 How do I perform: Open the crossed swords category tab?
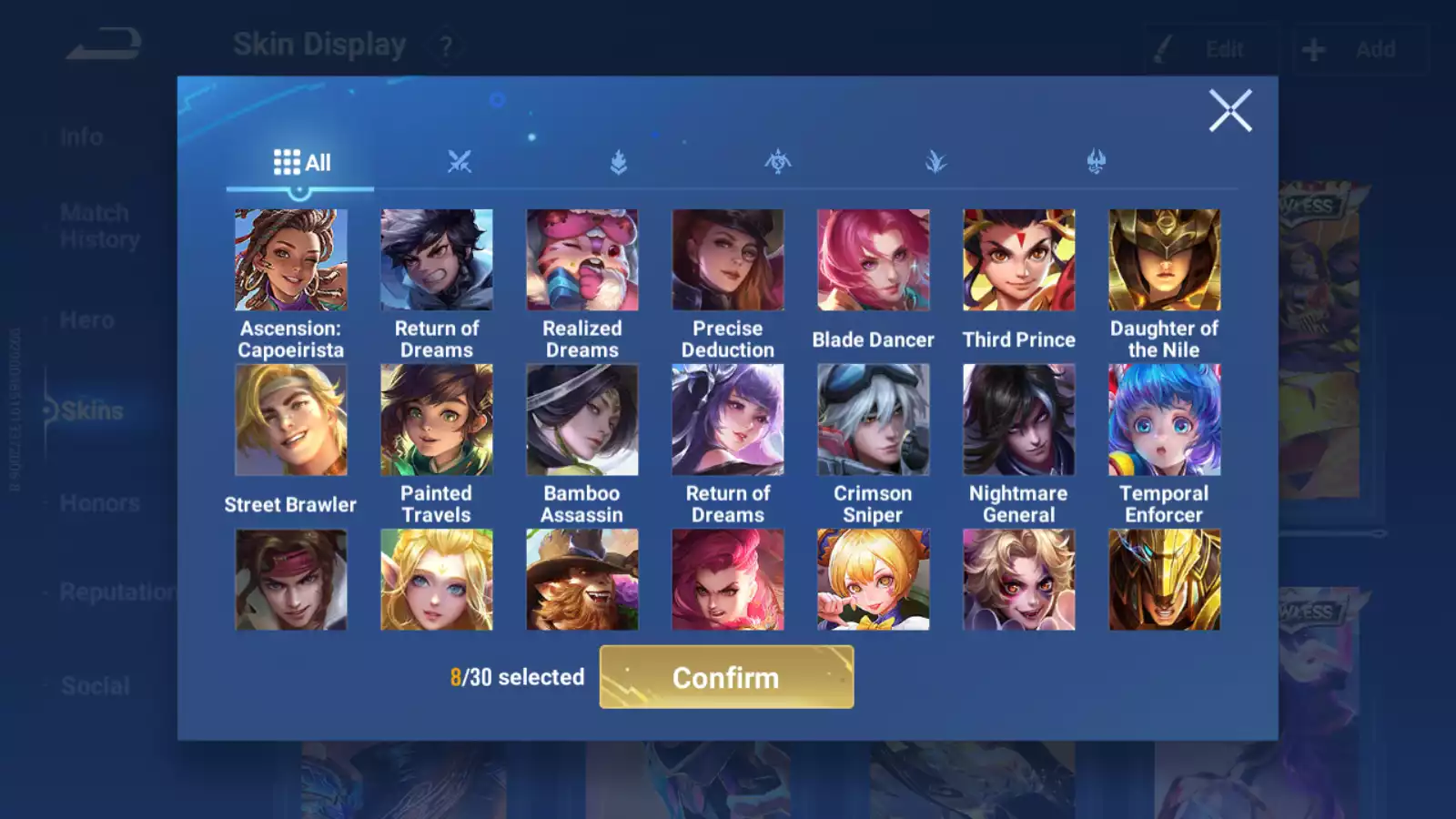coord(460,163)
